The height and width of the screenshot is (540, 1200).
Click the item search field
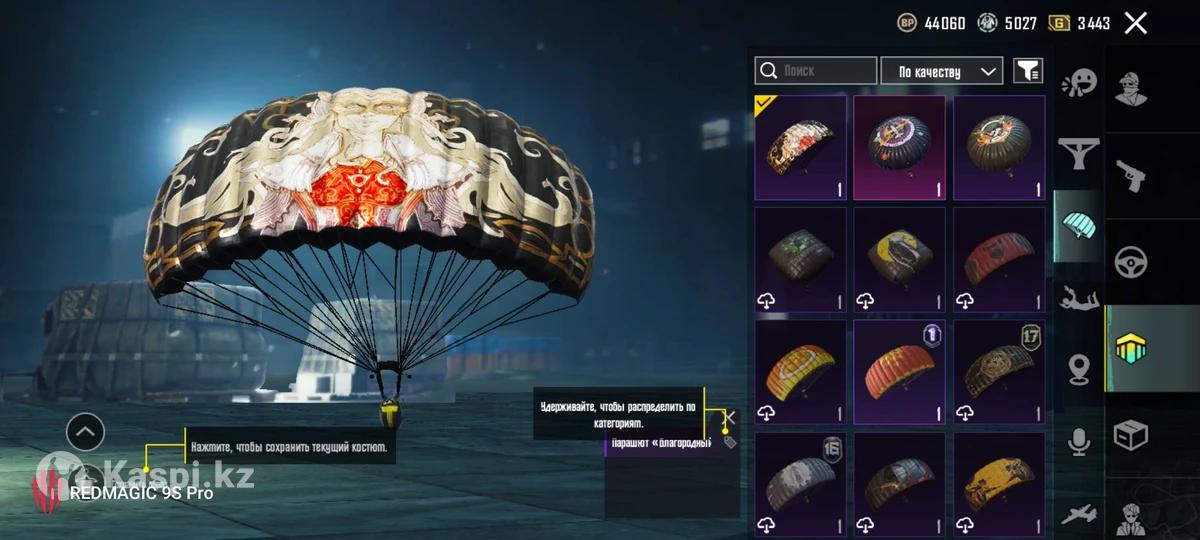pyautogui.click(x=816, y=71)
